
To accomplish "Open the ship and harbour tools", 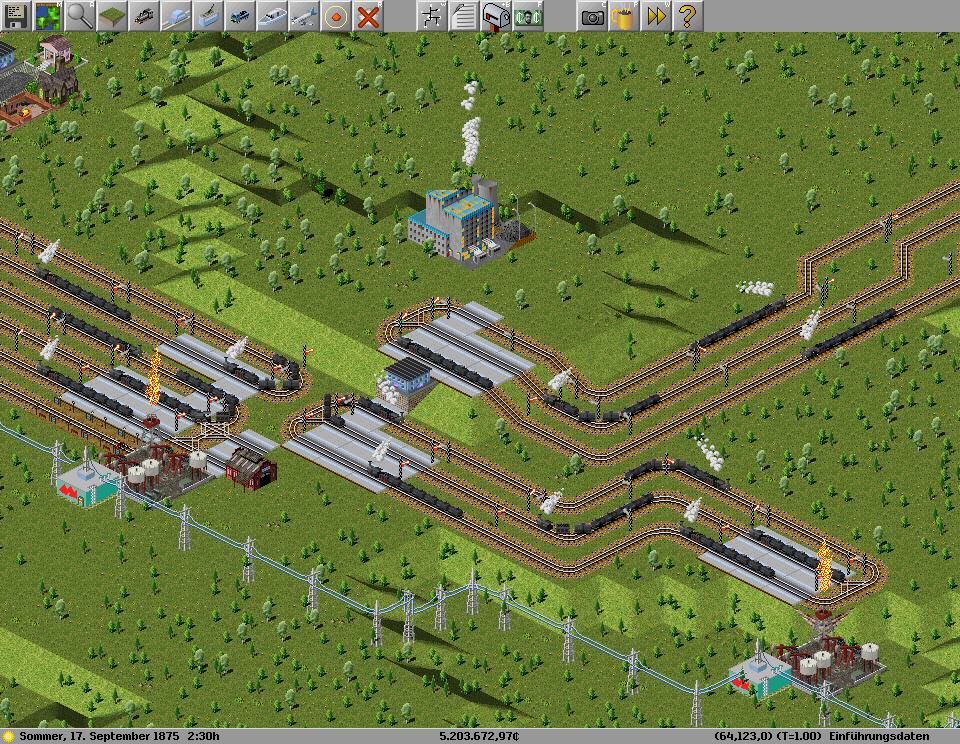I will point(272,16).
